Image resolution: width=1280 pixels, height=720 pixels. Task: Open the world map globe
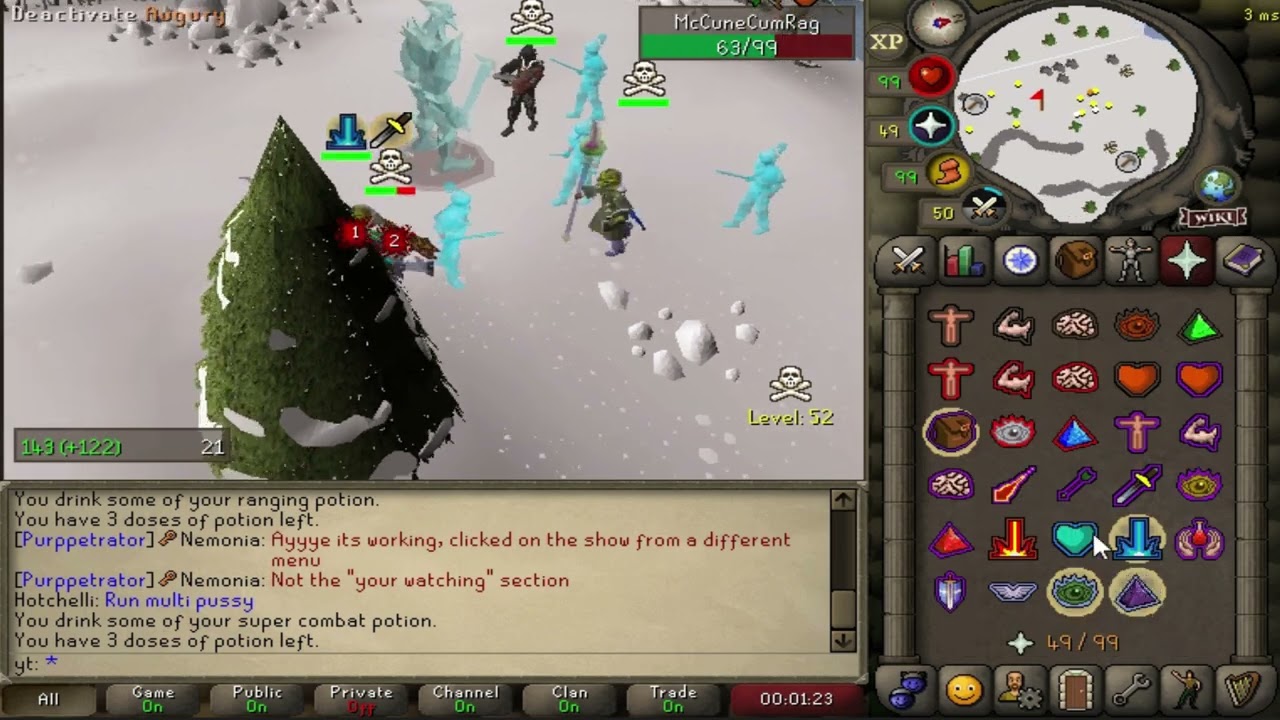pos(1217,186)
